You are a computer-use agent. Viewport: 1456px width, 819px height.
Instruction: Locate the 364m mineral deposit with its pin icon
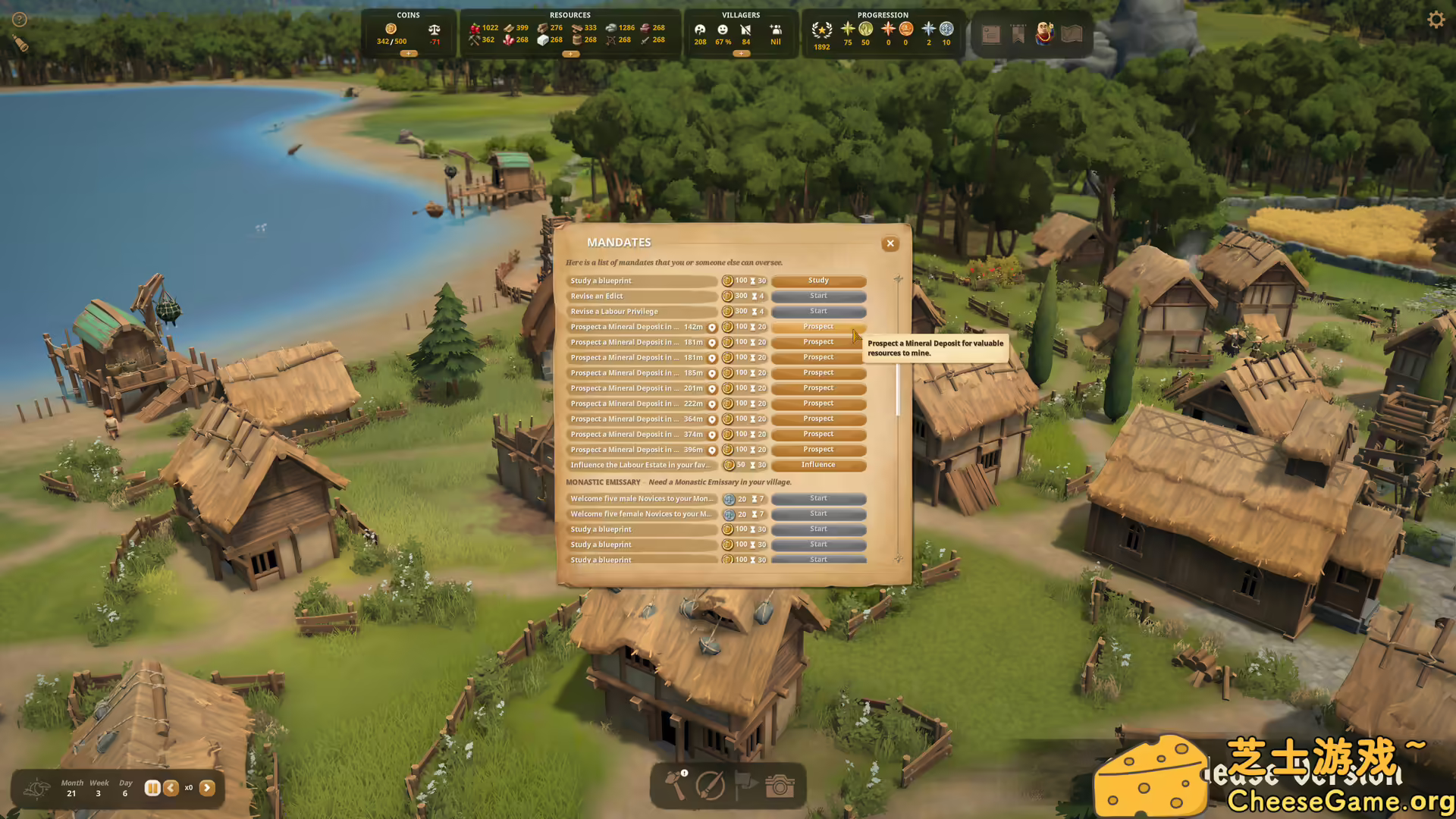coord(712,419)
